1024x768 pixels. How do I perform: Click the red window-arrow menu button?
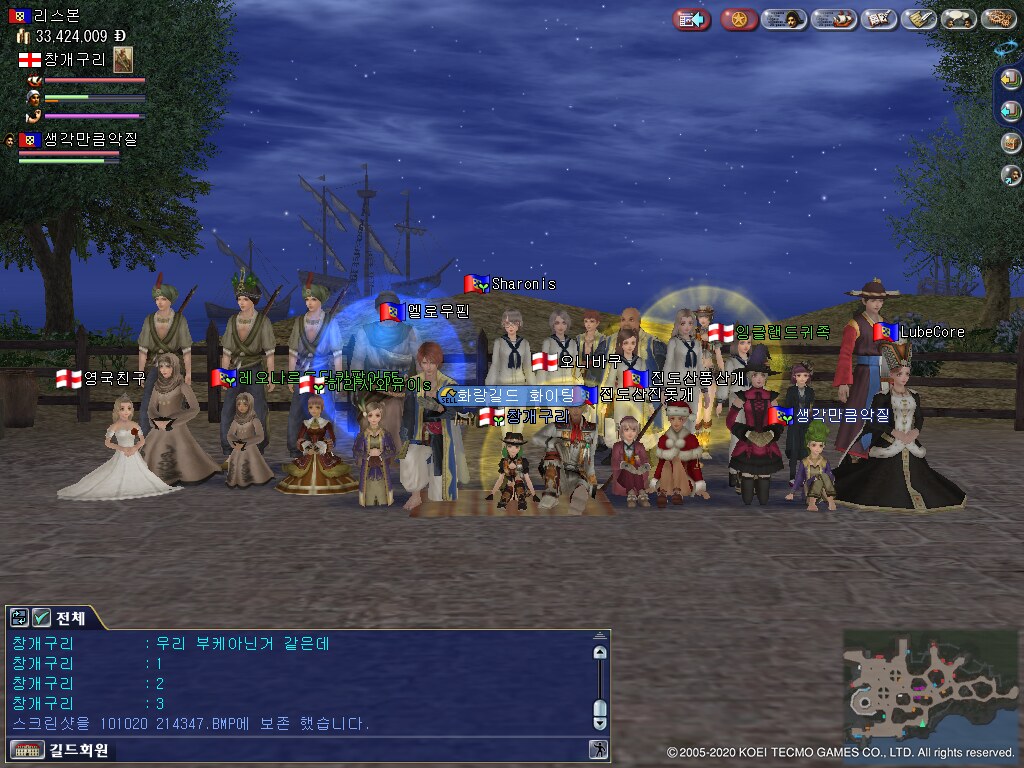click(691, 19)
